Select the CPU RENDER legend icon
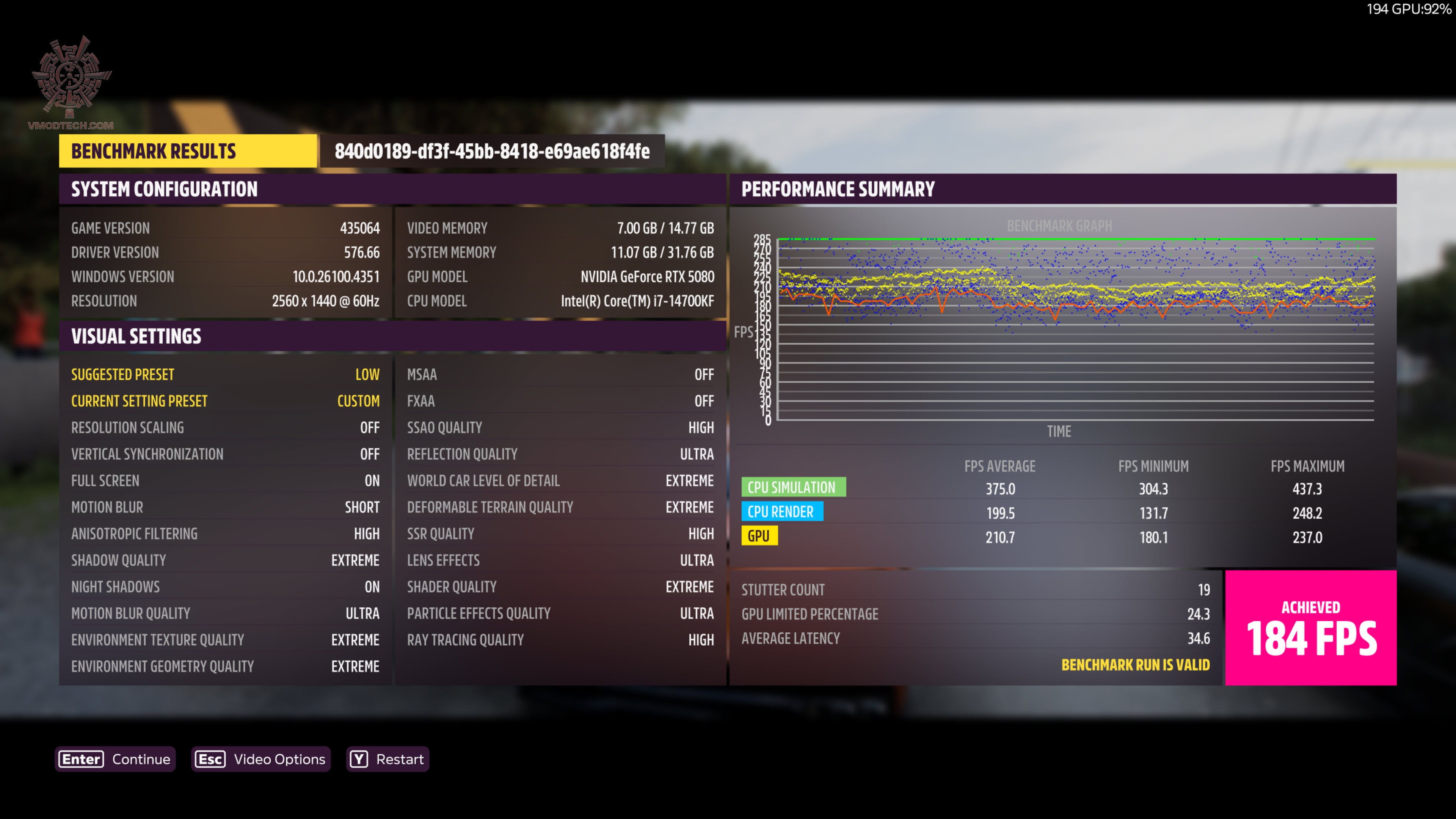The width and height of the screenshot is (1456, 819). point(783,511)
